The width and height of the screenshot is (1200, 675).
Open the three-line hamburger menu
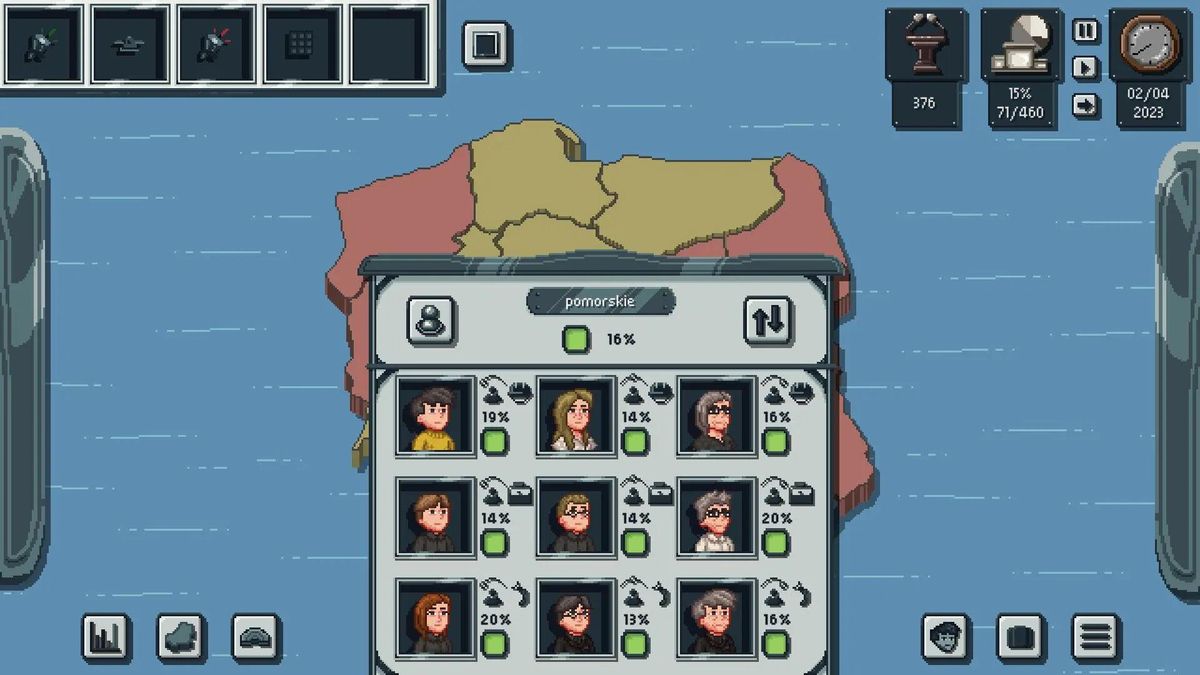(1096, 637)
